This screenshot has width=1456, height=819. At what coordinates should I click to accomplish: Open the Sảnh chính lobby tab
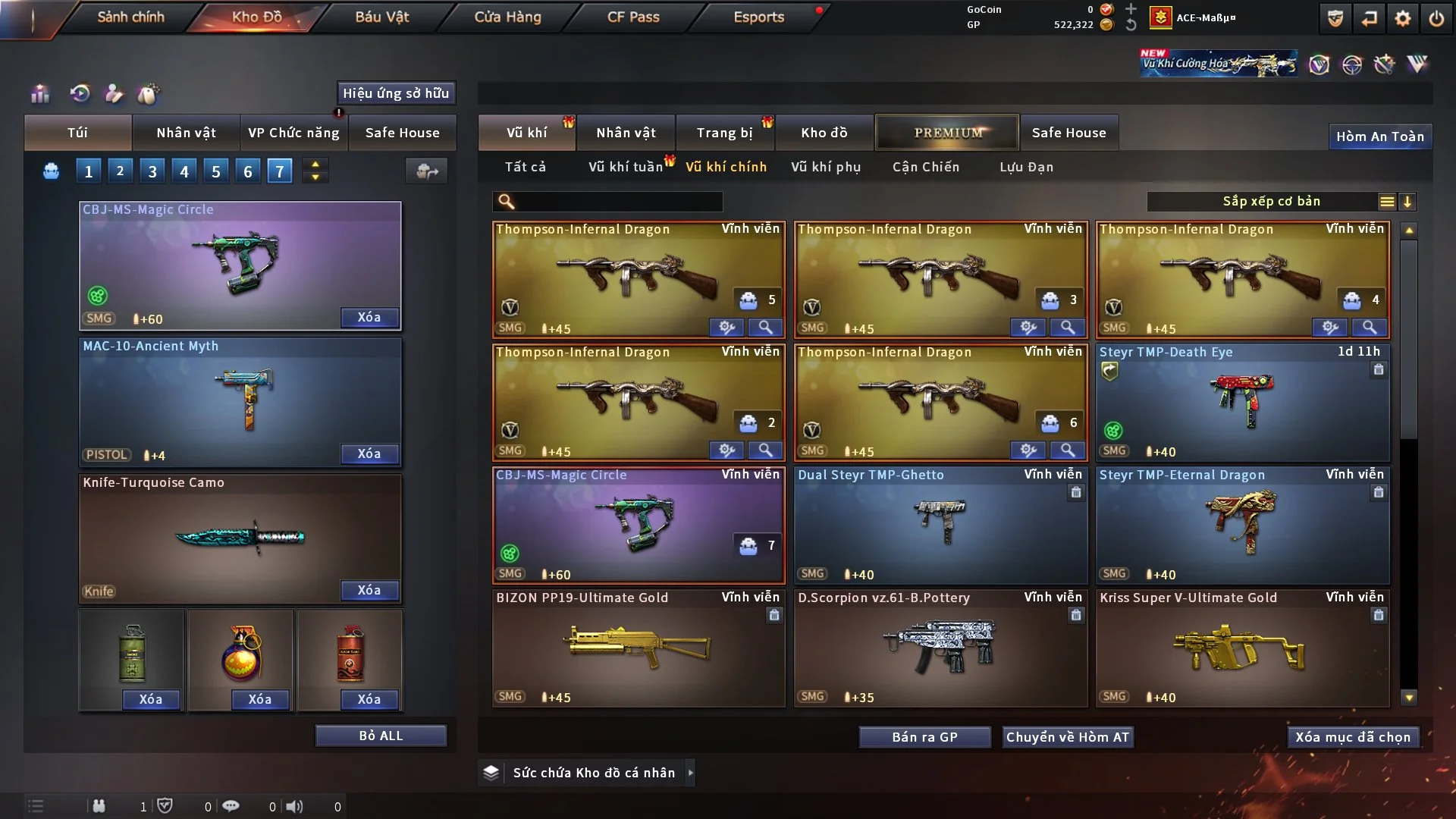coord(130,17)
